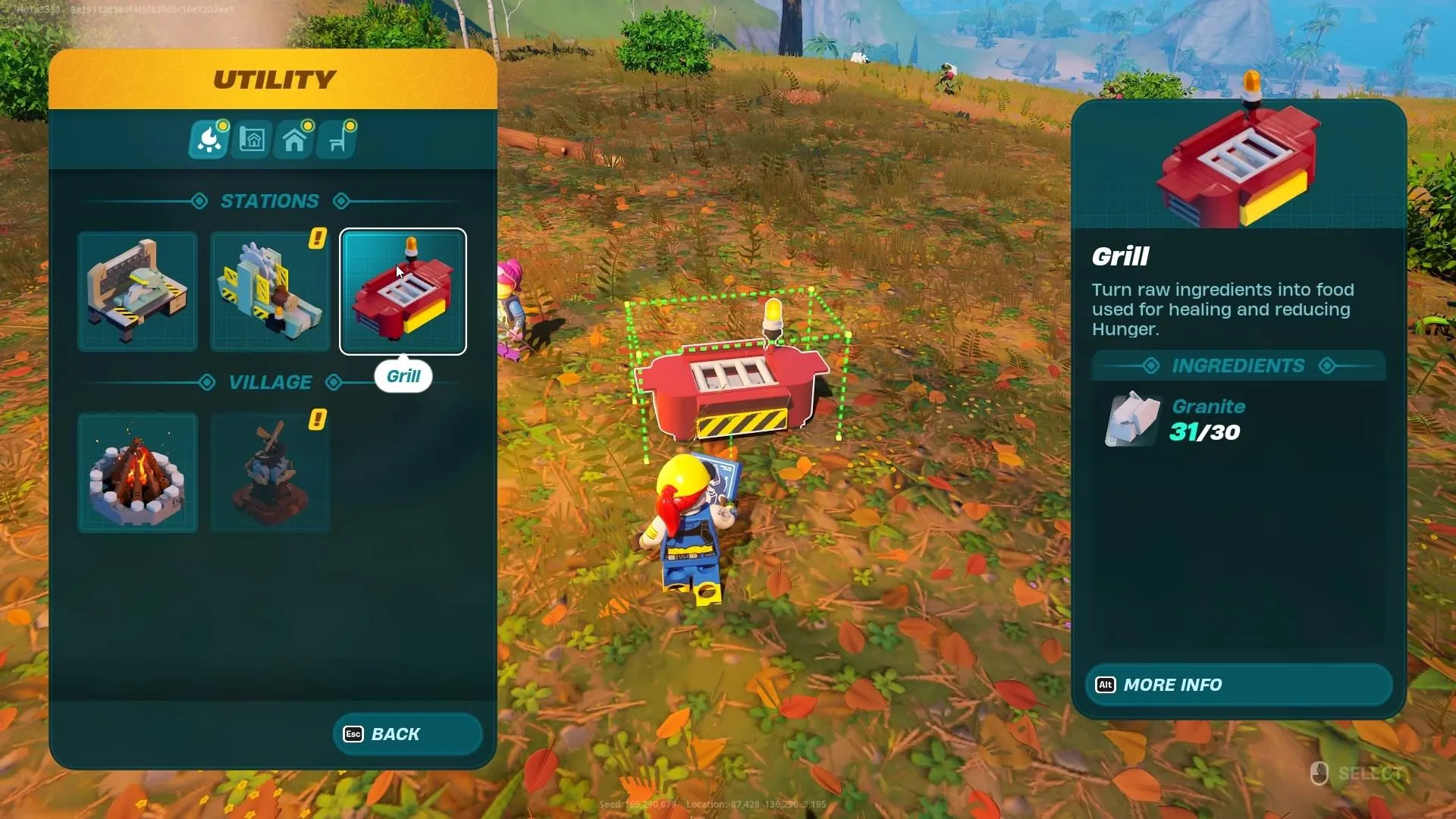This screenshot has height=819, width=1456.
Task: Choose the Lumber Mill station tile
Action: click(x=270, y=291)
